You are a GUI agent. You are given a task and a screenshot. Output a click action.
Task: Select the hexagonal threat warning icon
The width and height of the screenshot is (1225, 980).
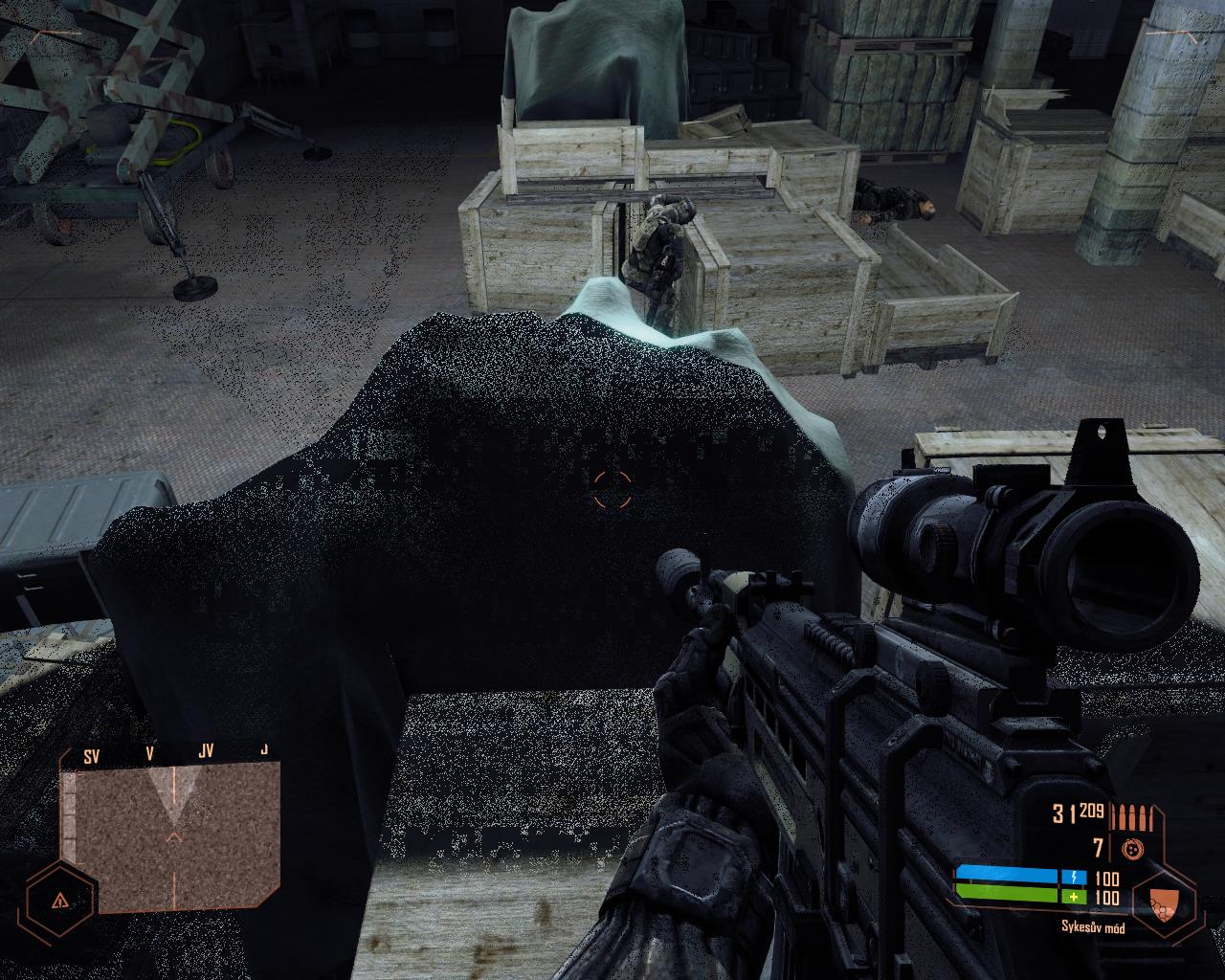(59, 900)
